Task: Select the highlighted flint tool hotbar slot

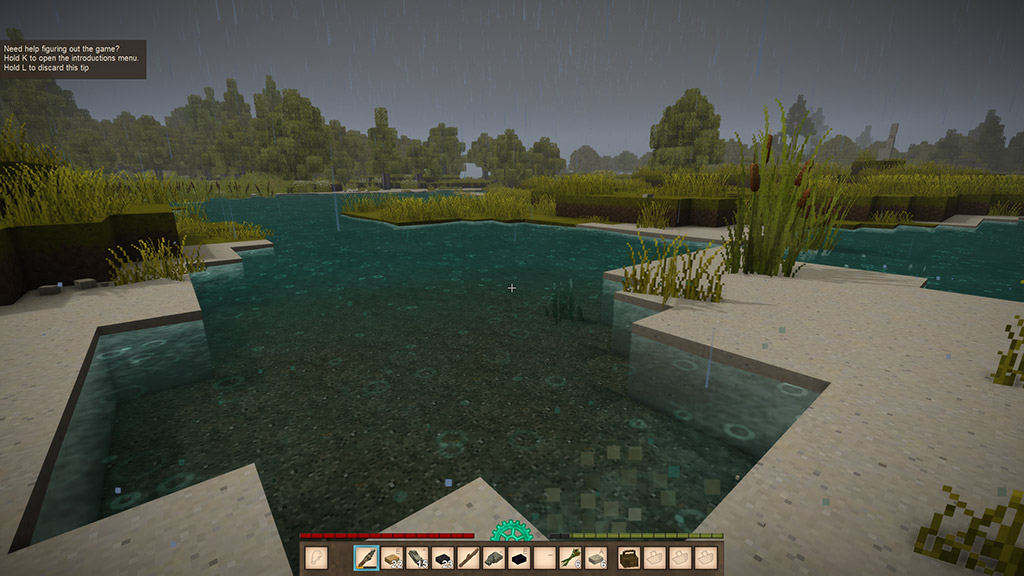Action: pyautogui.click(x=366, y=558)
